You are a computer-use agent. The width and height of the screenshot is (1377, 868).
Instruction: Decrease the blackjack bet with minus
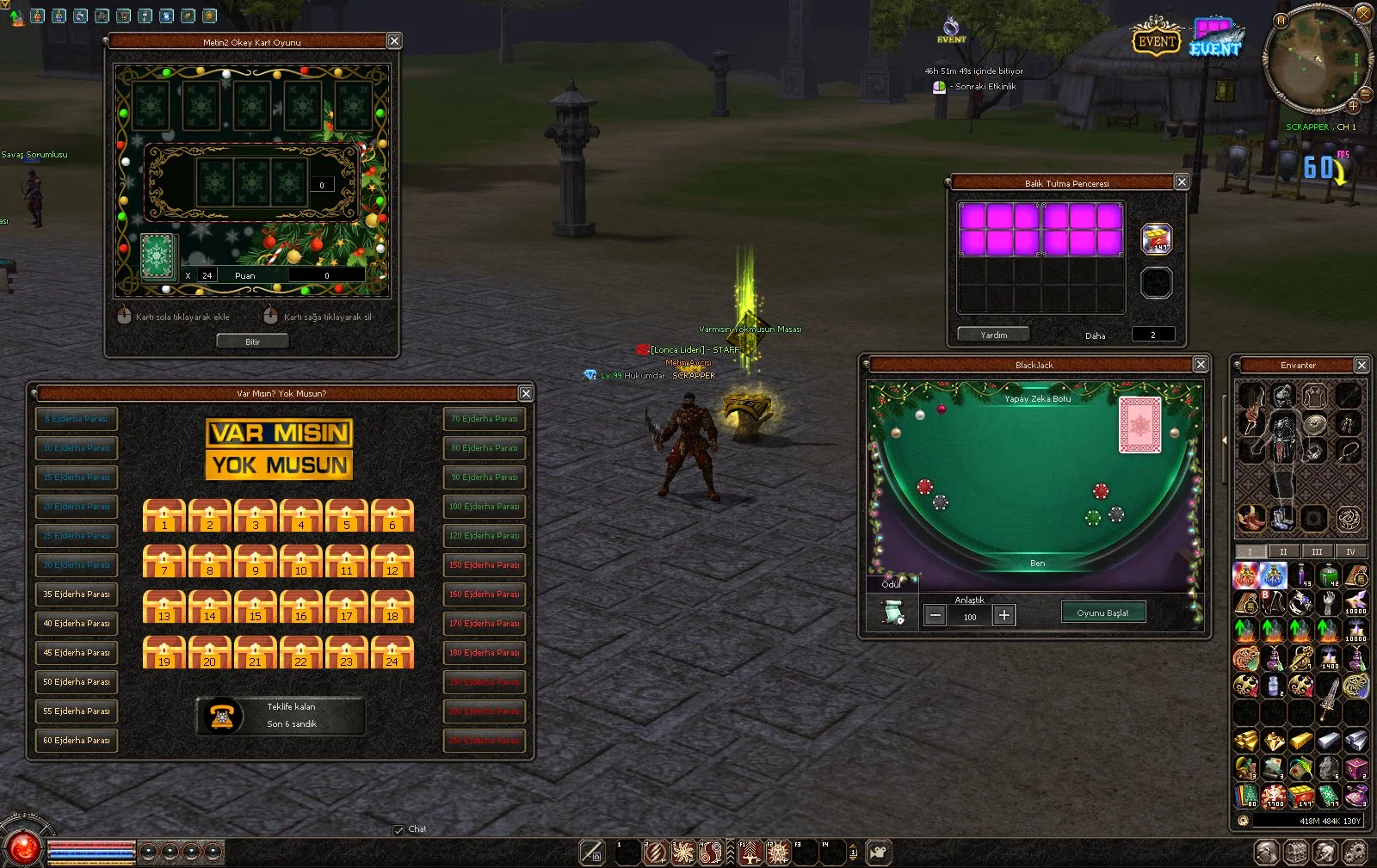(935, 615)
